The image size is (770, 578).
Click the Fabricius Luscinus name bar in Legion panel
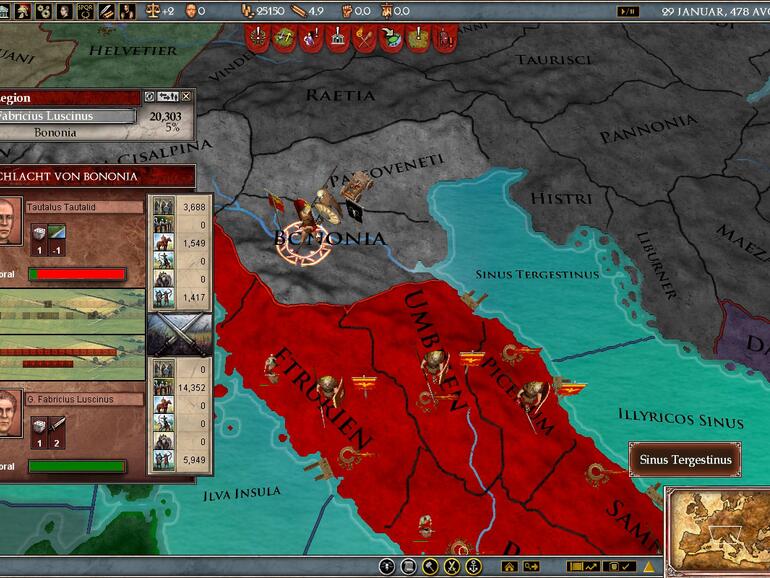[66, 116]
